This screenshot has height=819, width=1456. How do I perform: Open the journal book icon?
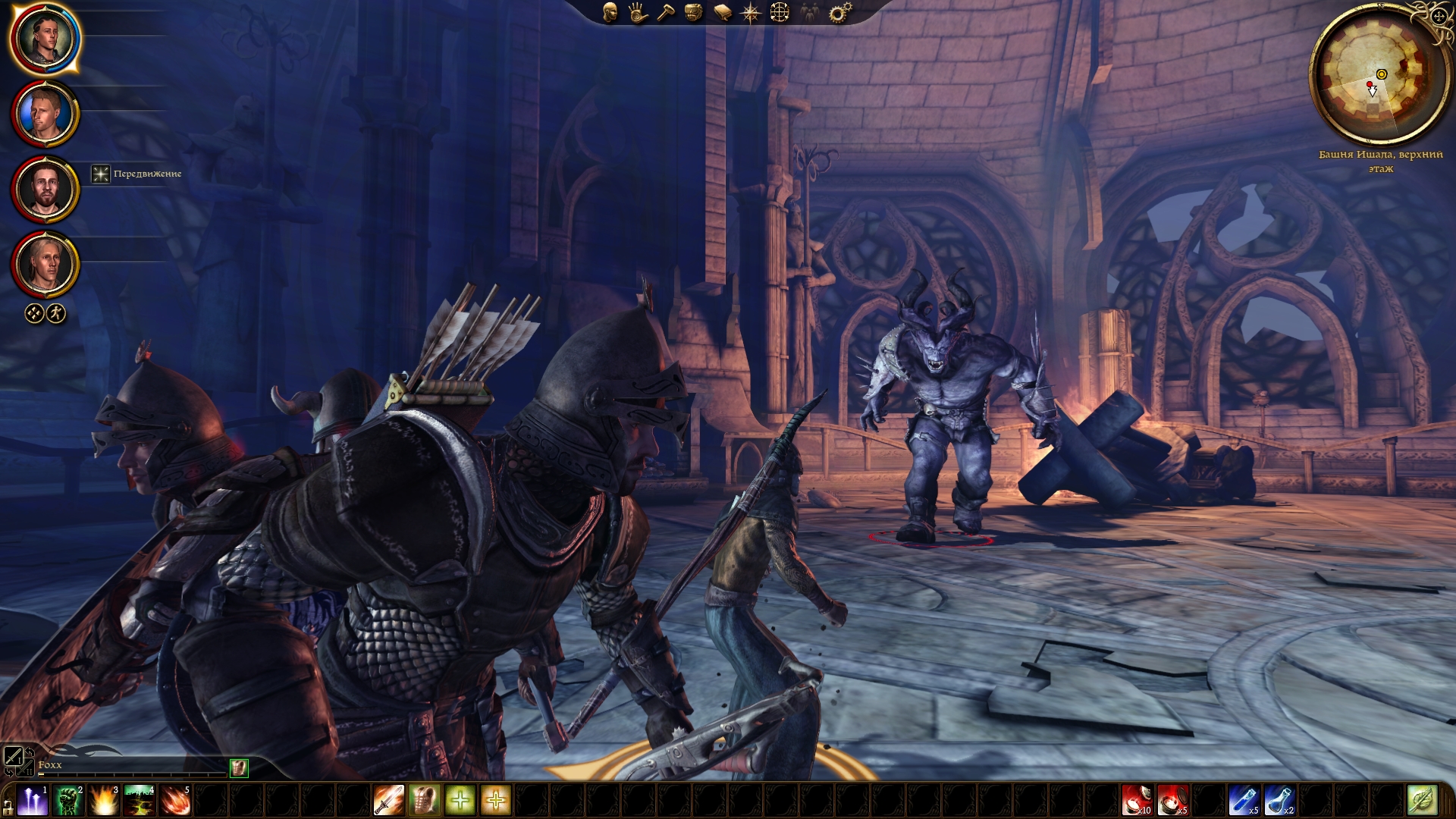tap(723, 13)
